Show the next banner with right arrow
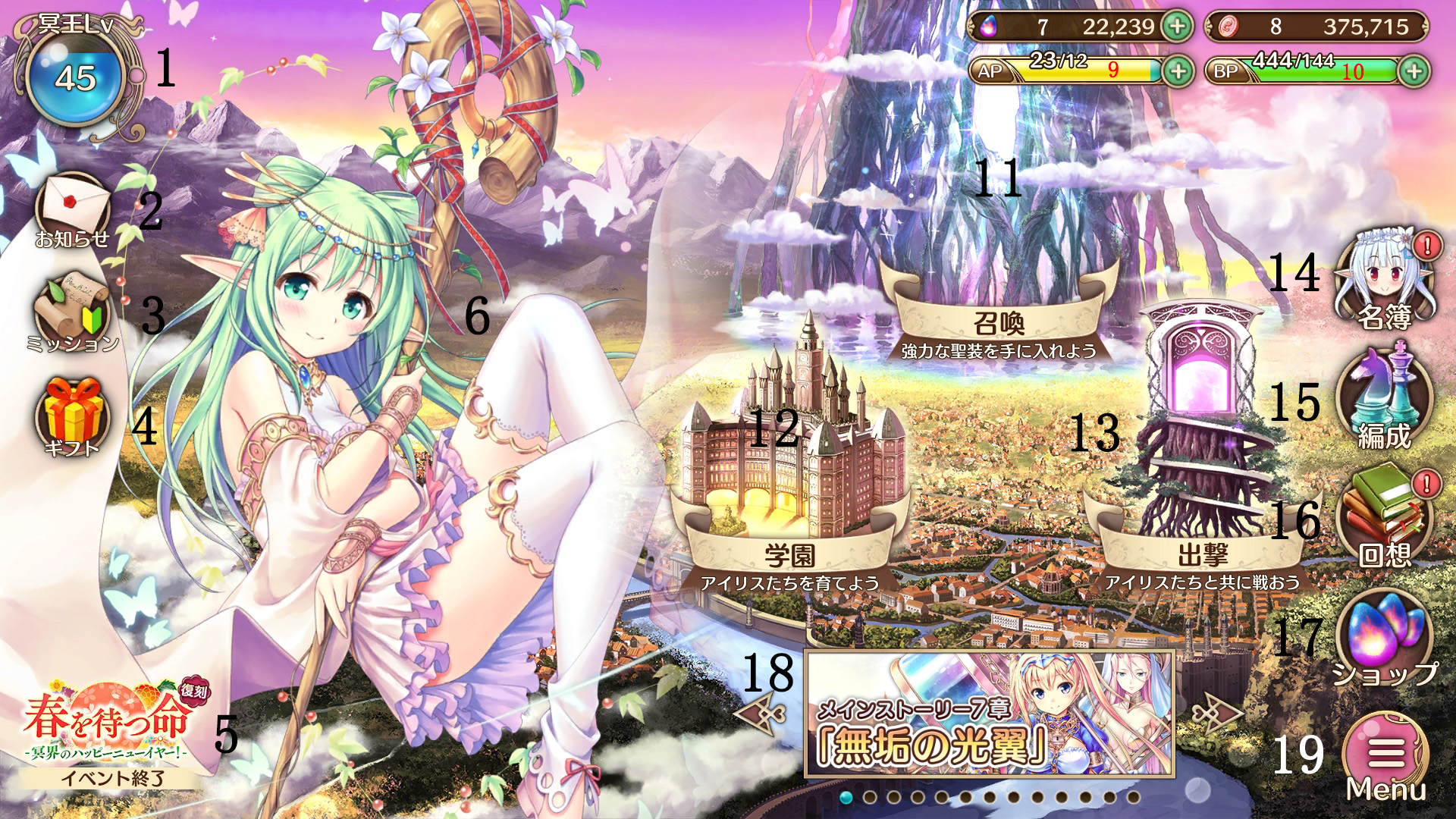The width and height of the screenshot is (1456, 819). (1216, 714)
